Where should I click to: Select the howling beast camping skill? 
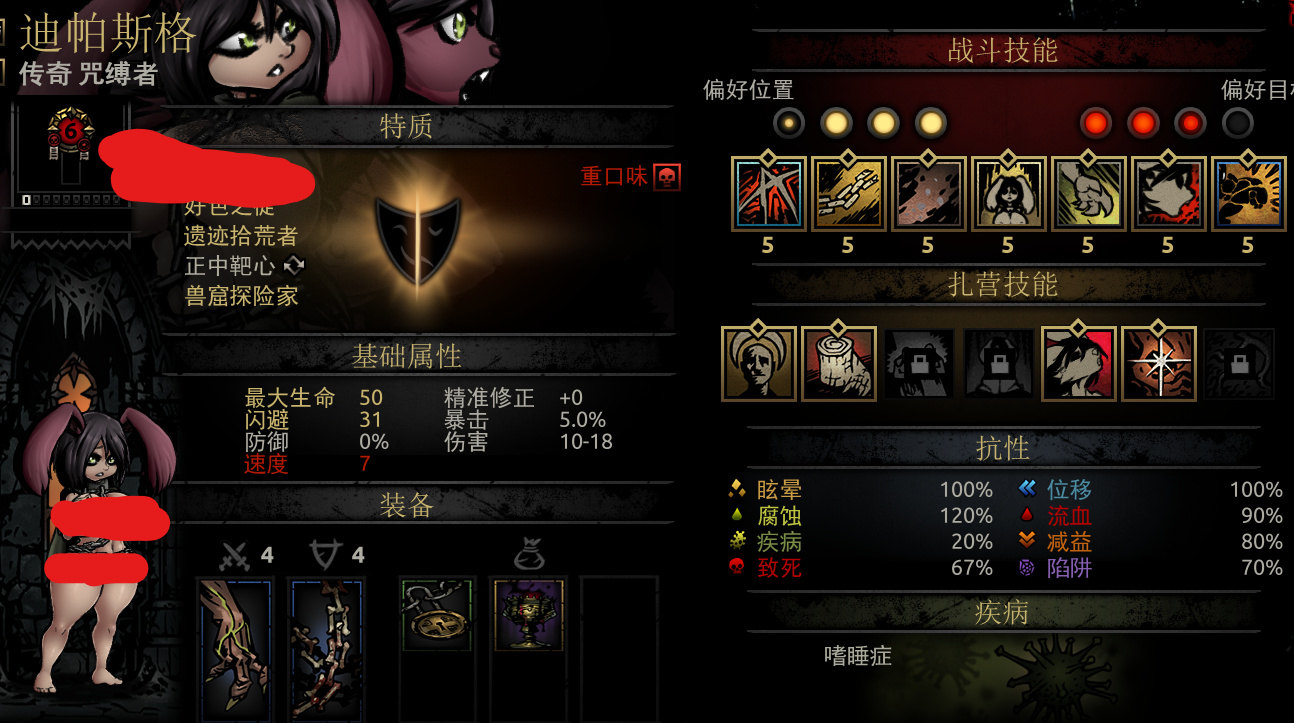pyautogui.click(x=1079, y=364)
